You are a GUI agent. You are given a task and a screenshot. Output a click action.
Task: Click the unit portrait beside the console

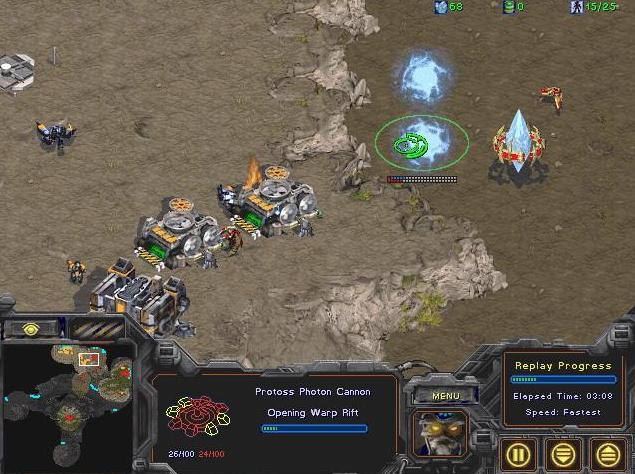coord(442,431)
